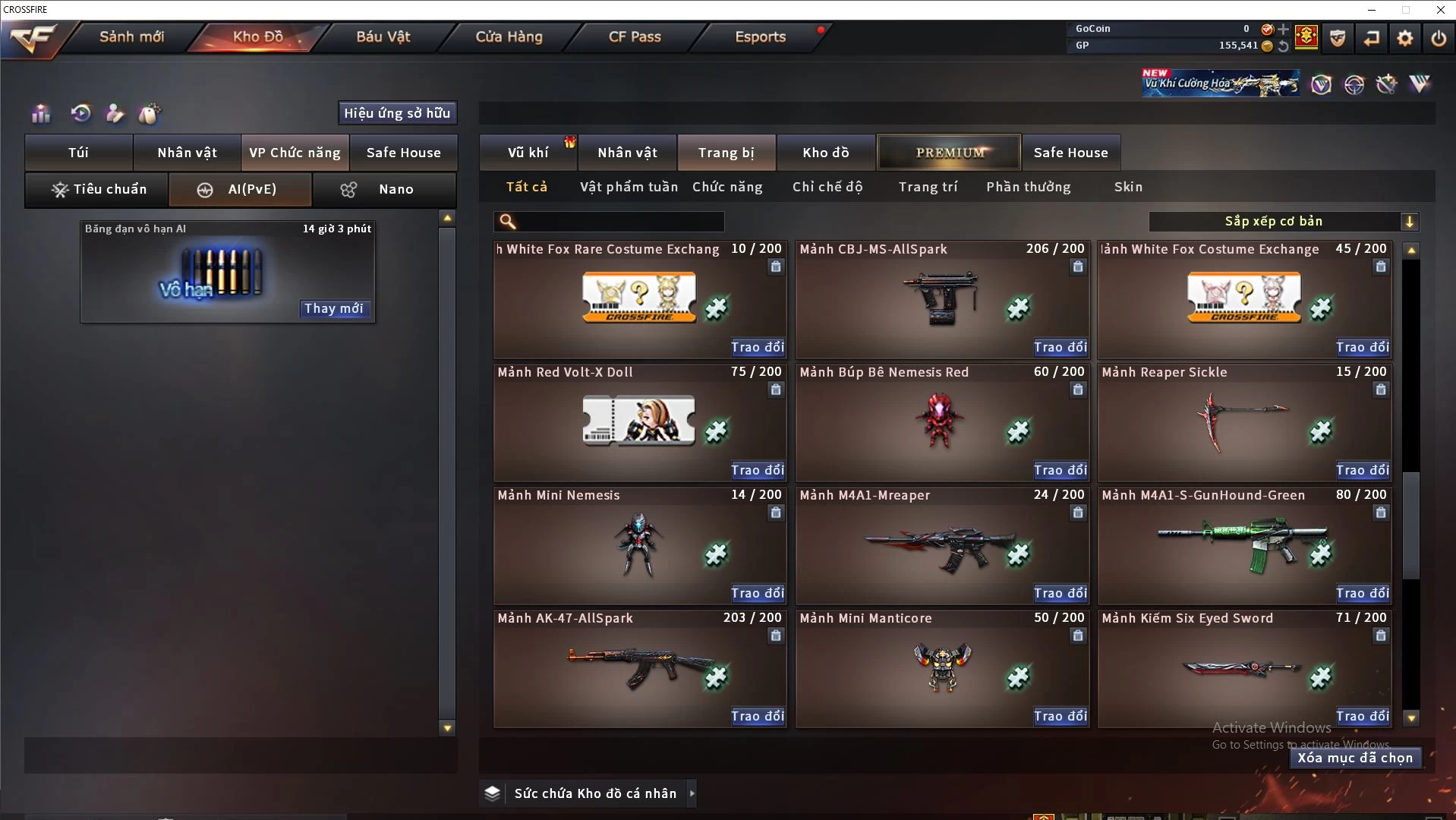Close the Crossfire window
The height and width of the screenshot is (820, 1456).
pos(1440,10)
